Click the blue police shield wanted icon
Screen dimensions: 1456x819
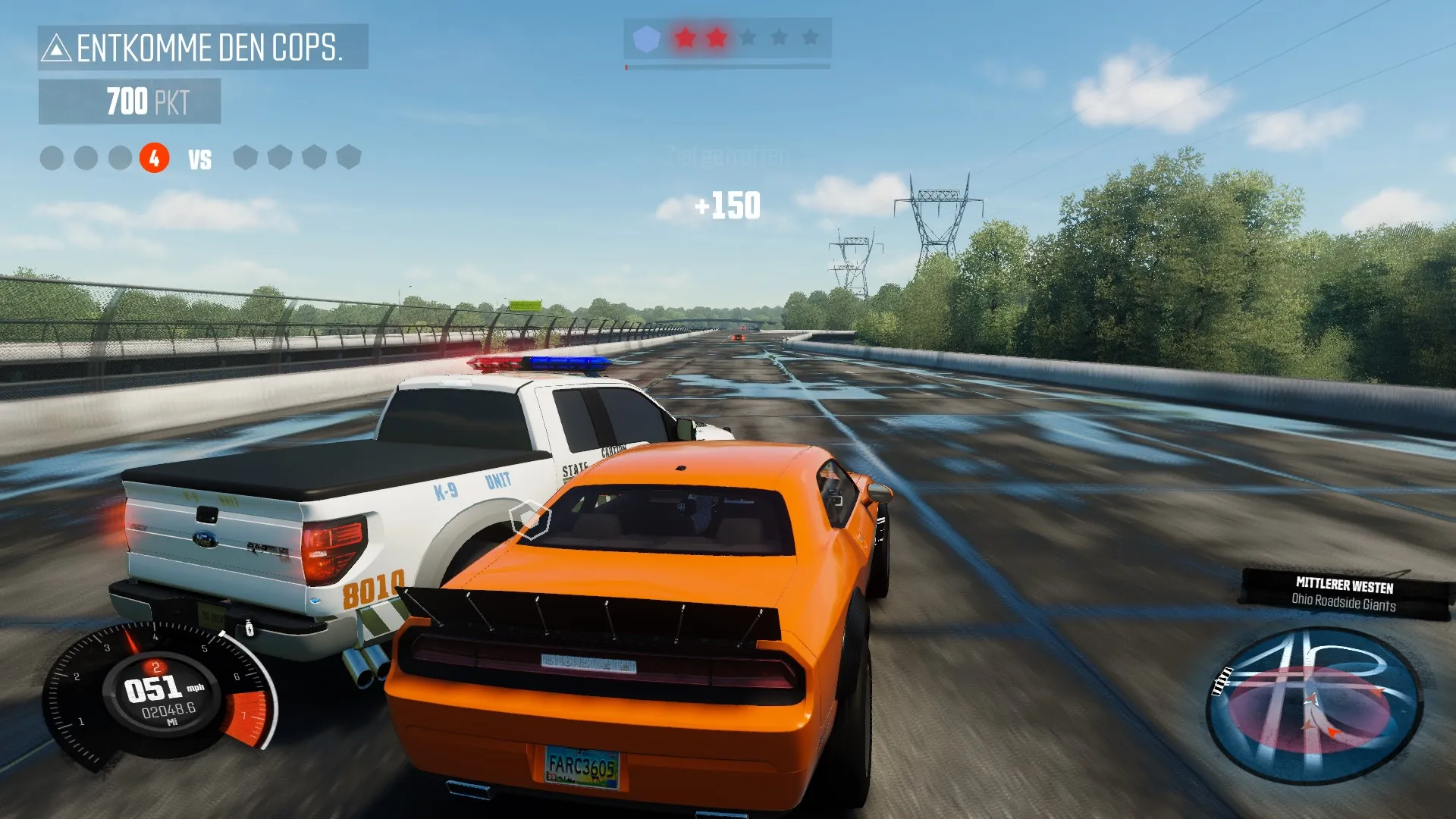point(646,38)
